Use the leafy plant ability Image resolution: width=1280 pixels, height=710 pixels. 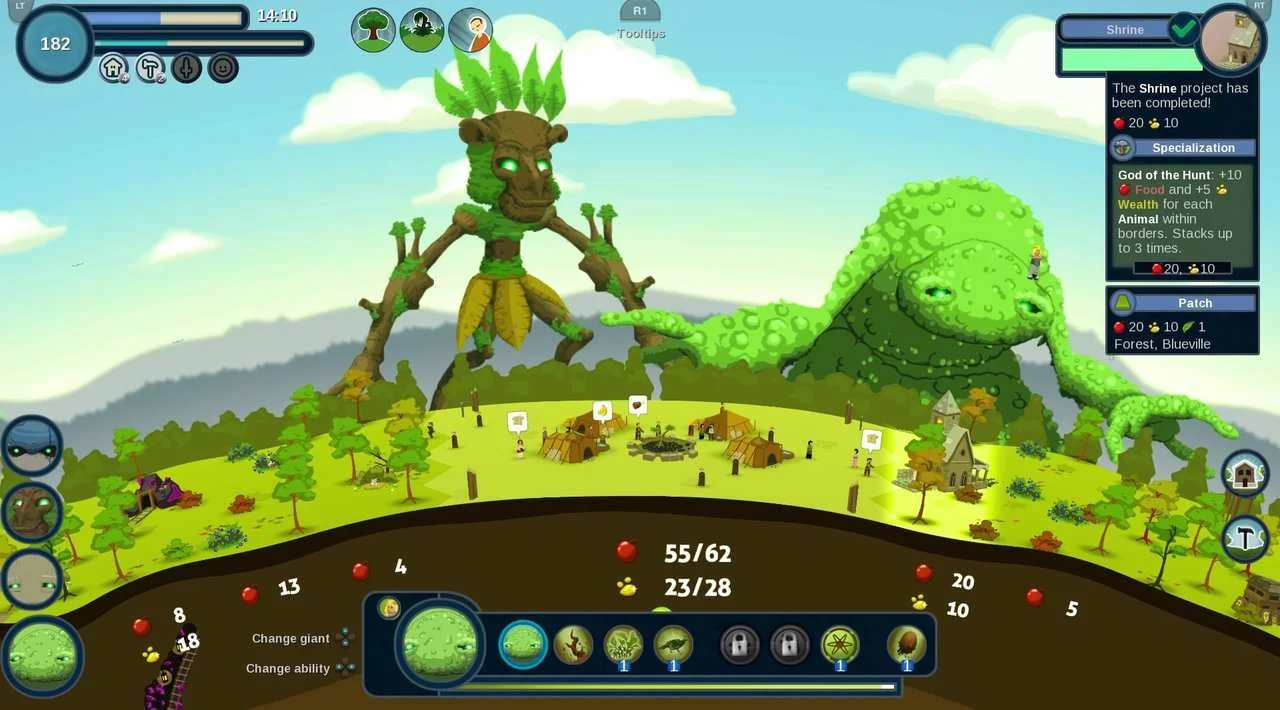[624, 645]
